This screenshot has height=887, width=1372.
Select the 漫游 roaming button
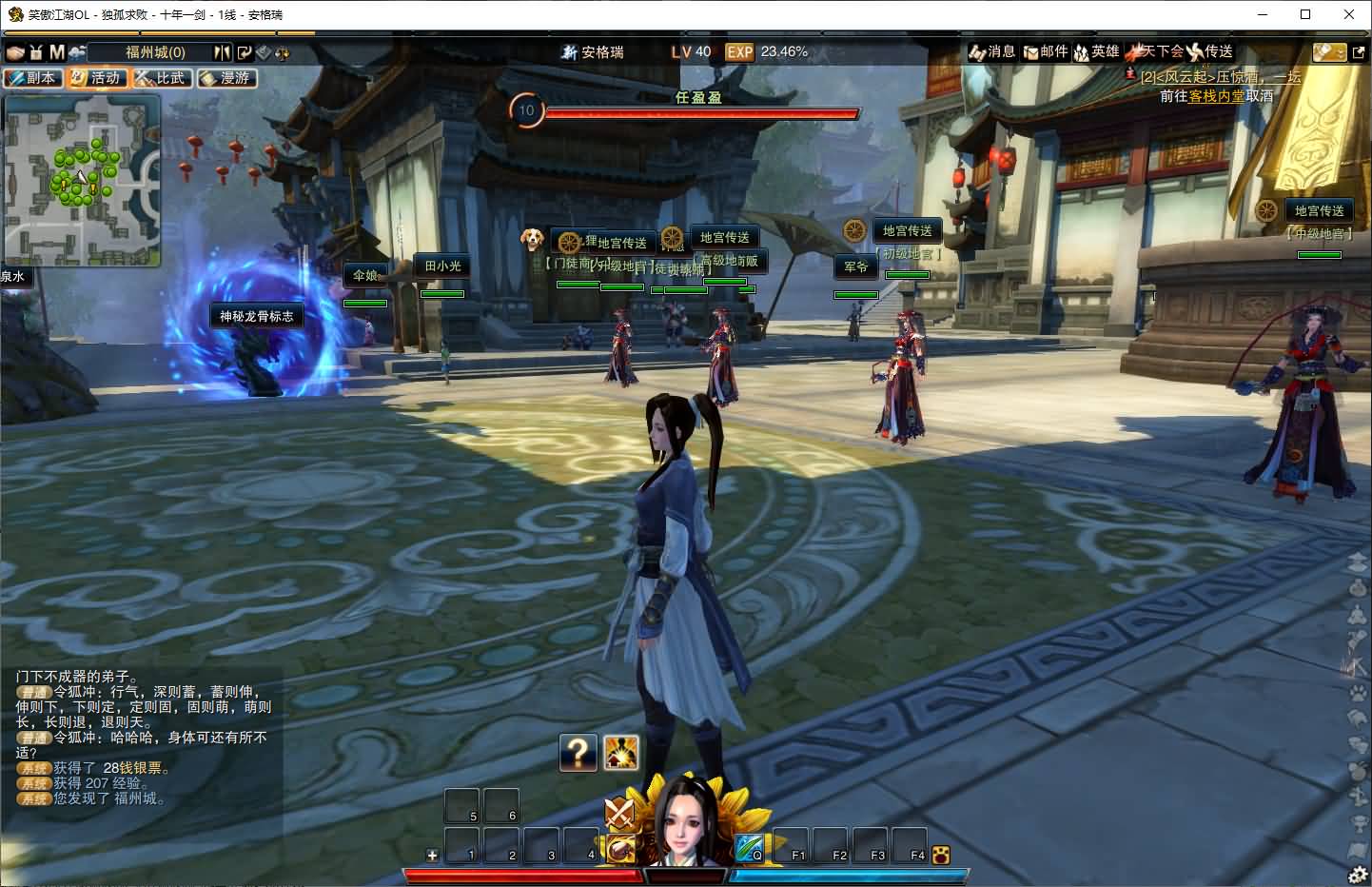click(x=226, y=78)
